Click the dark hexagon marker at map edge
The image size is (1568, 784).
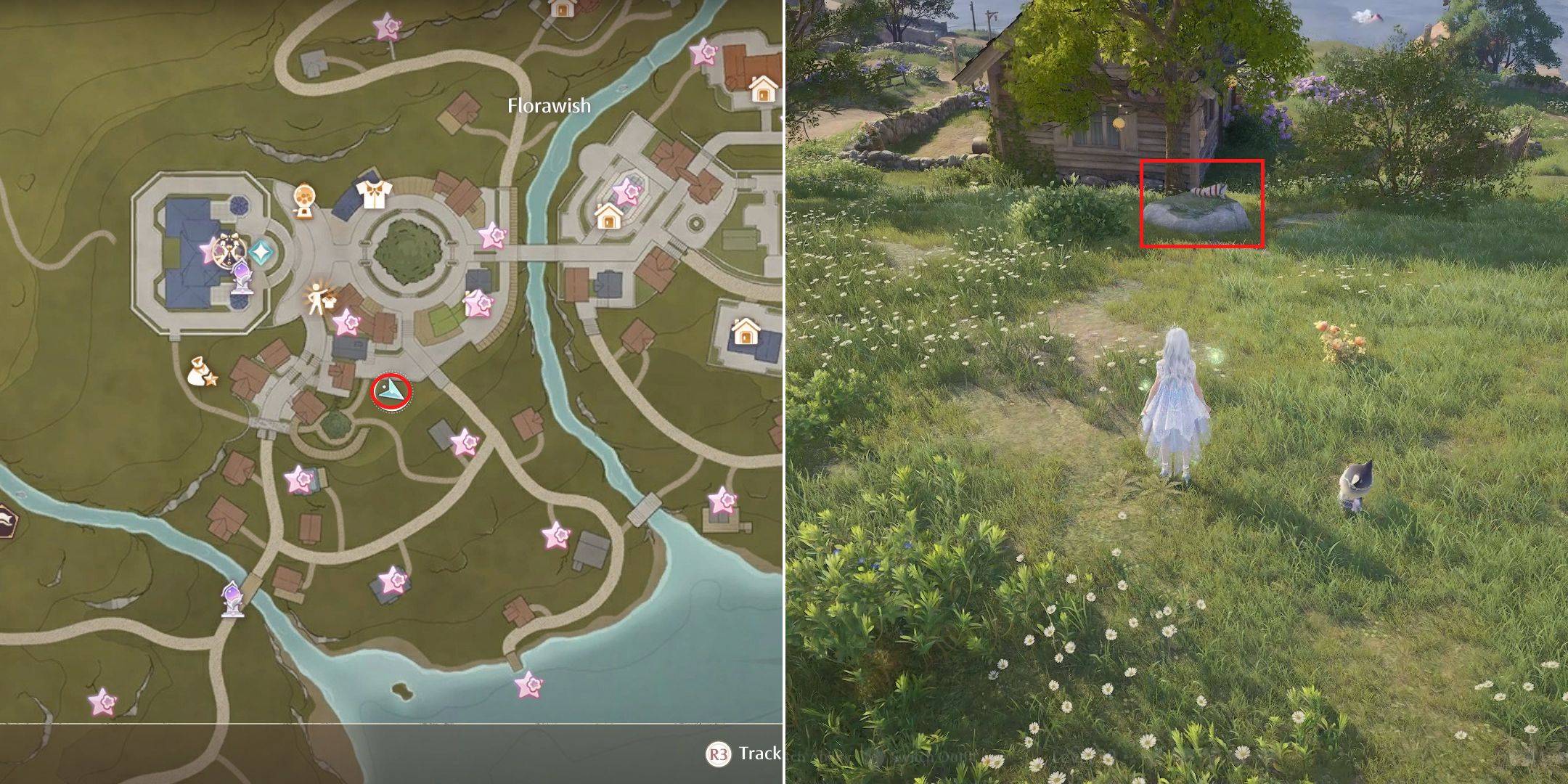(x=6, y=521)
